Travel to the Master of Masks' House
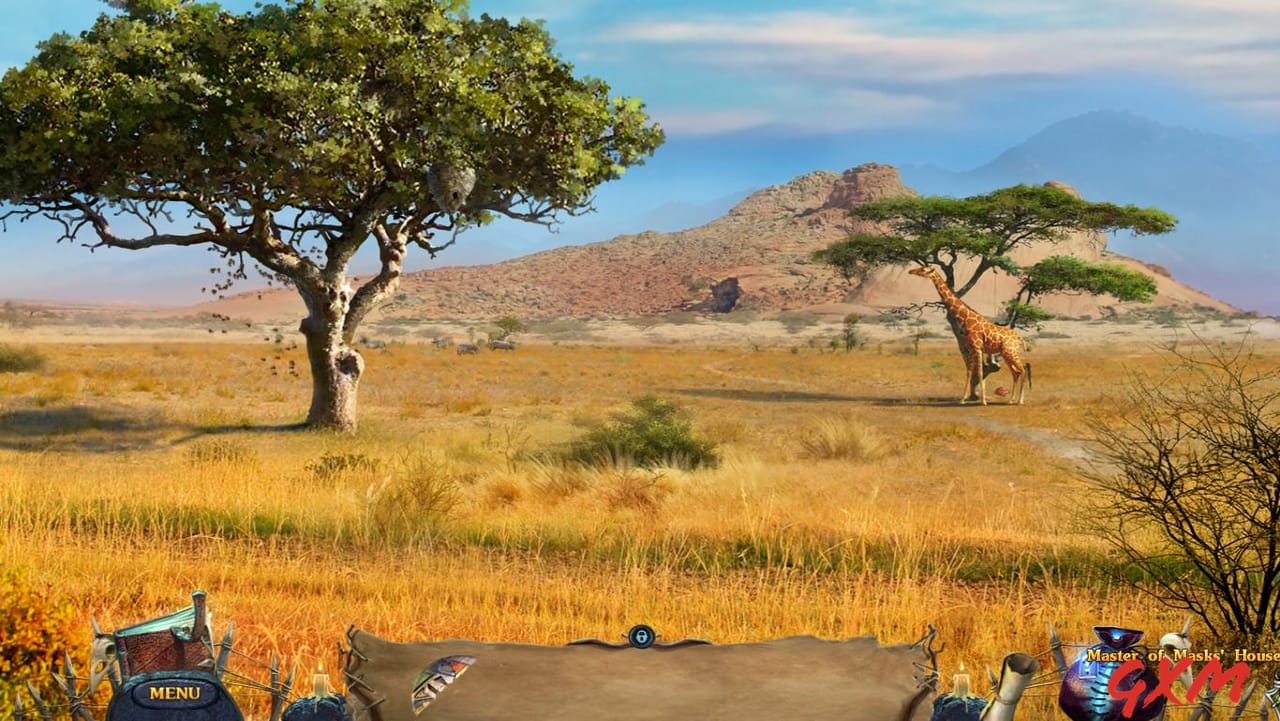1280x721 pixels. point(1178,655)
